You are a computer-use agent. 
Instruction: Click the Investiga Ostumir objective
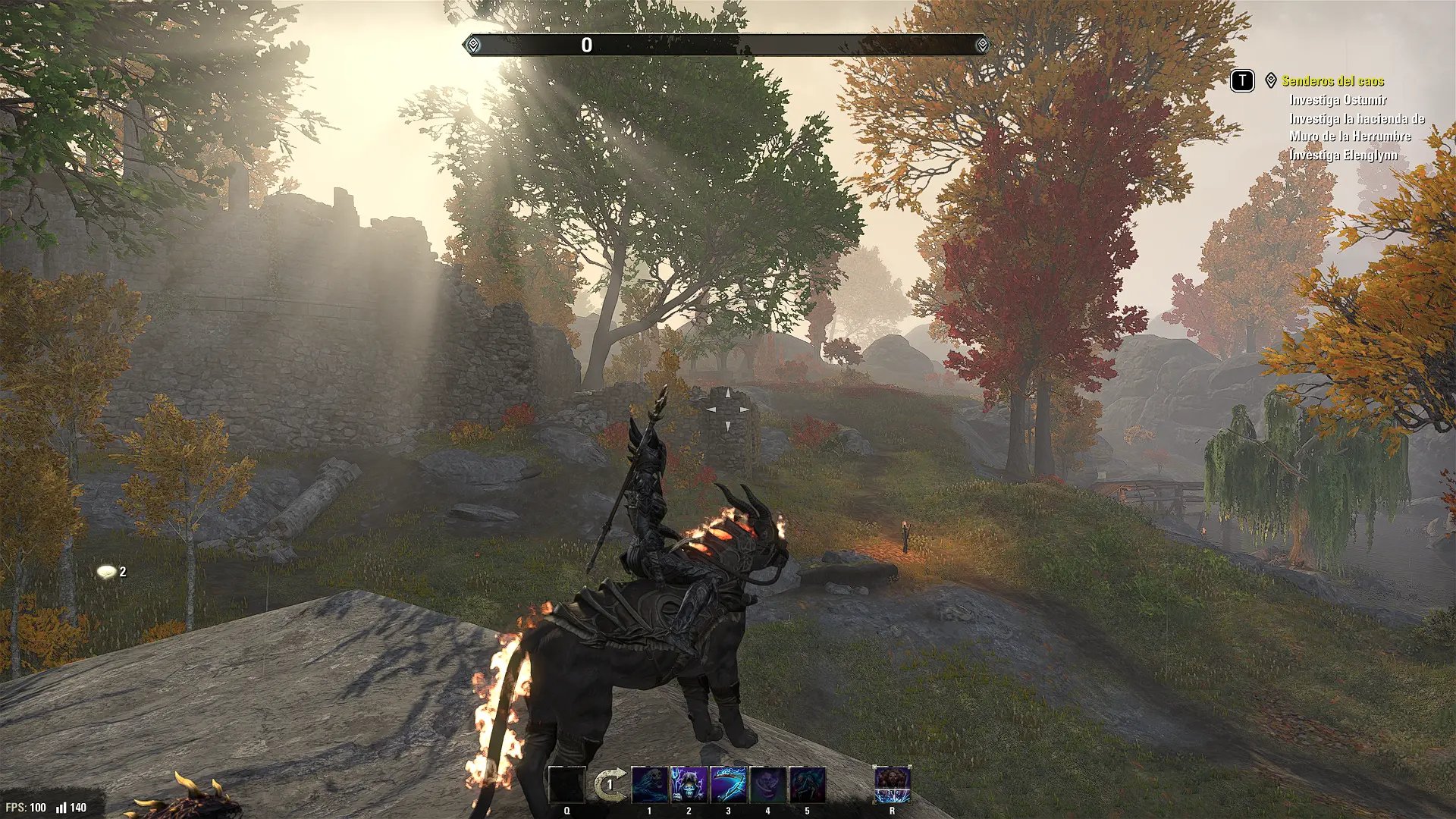point(1338,100)
